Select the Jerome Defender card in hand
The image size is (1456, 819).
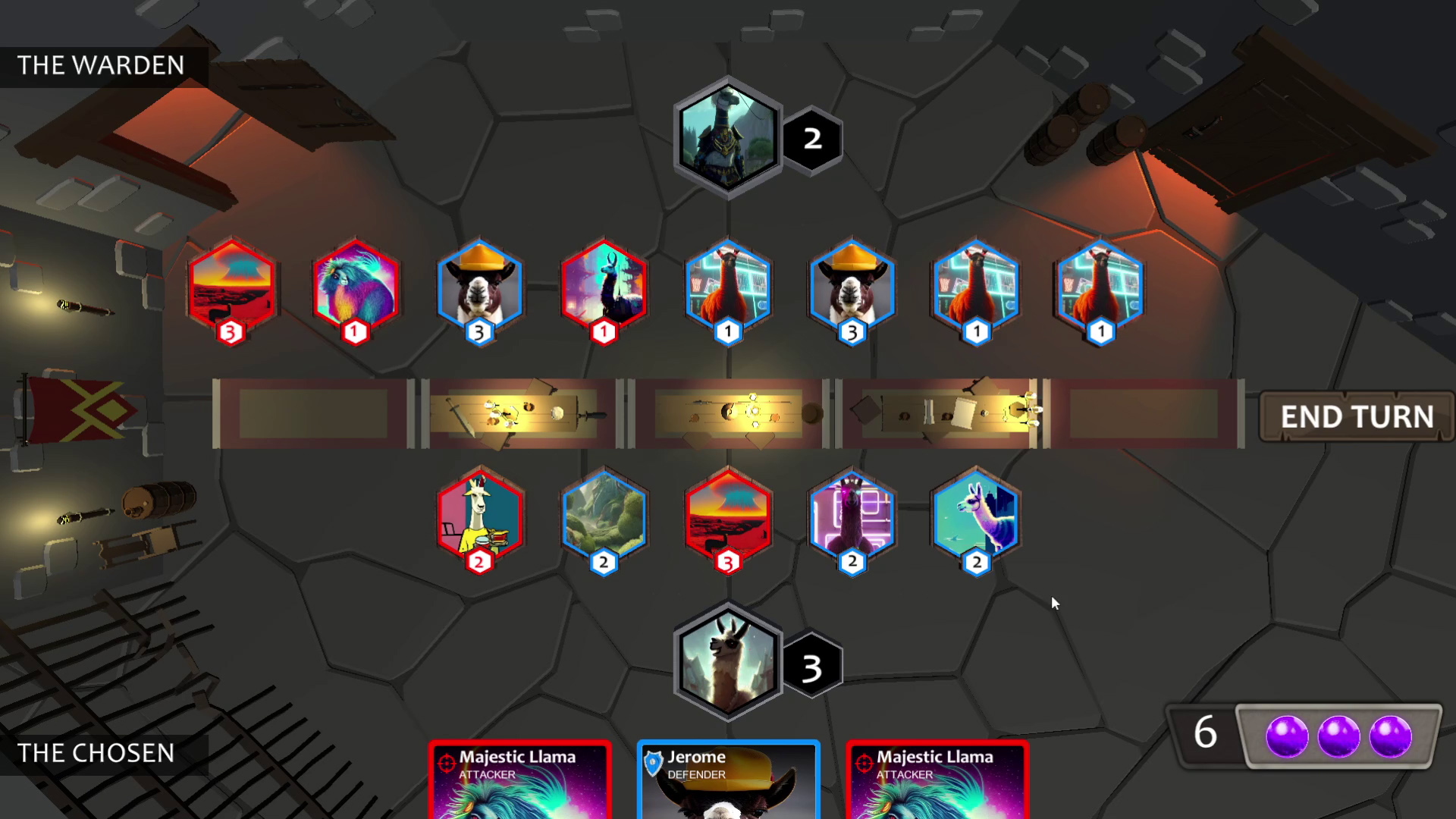(x=728, y=779)
